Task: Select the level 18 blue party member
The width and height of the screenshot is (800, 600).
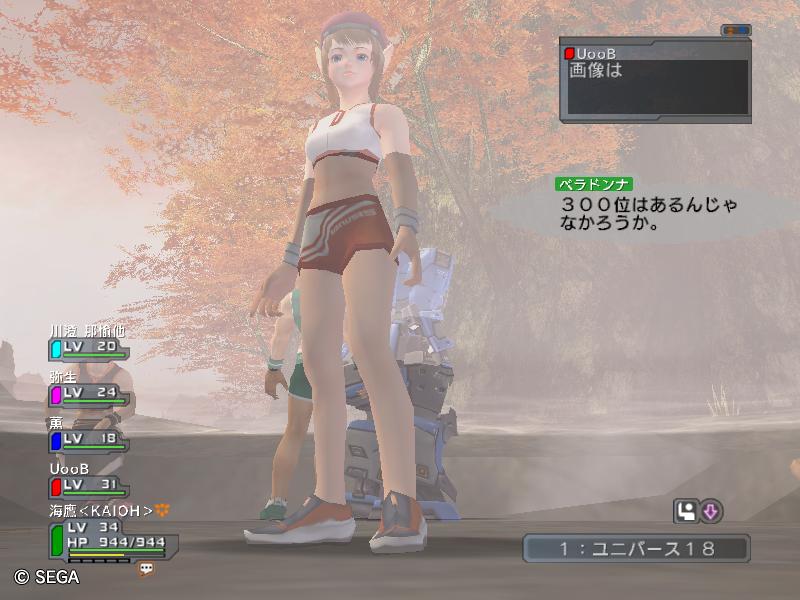Action: pos(88,439)
